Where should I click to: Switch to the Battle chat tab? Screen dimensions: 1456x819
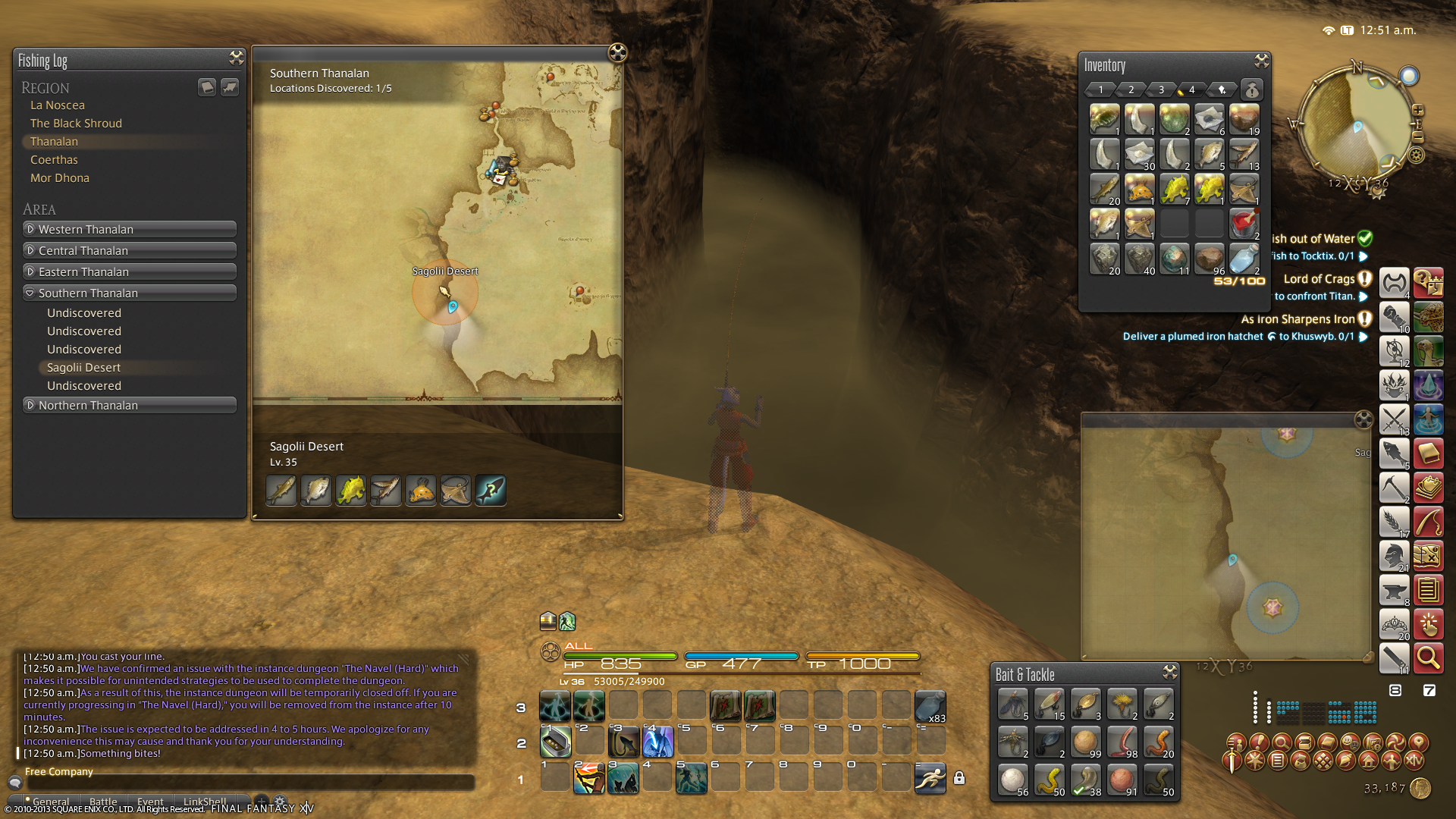103,802
